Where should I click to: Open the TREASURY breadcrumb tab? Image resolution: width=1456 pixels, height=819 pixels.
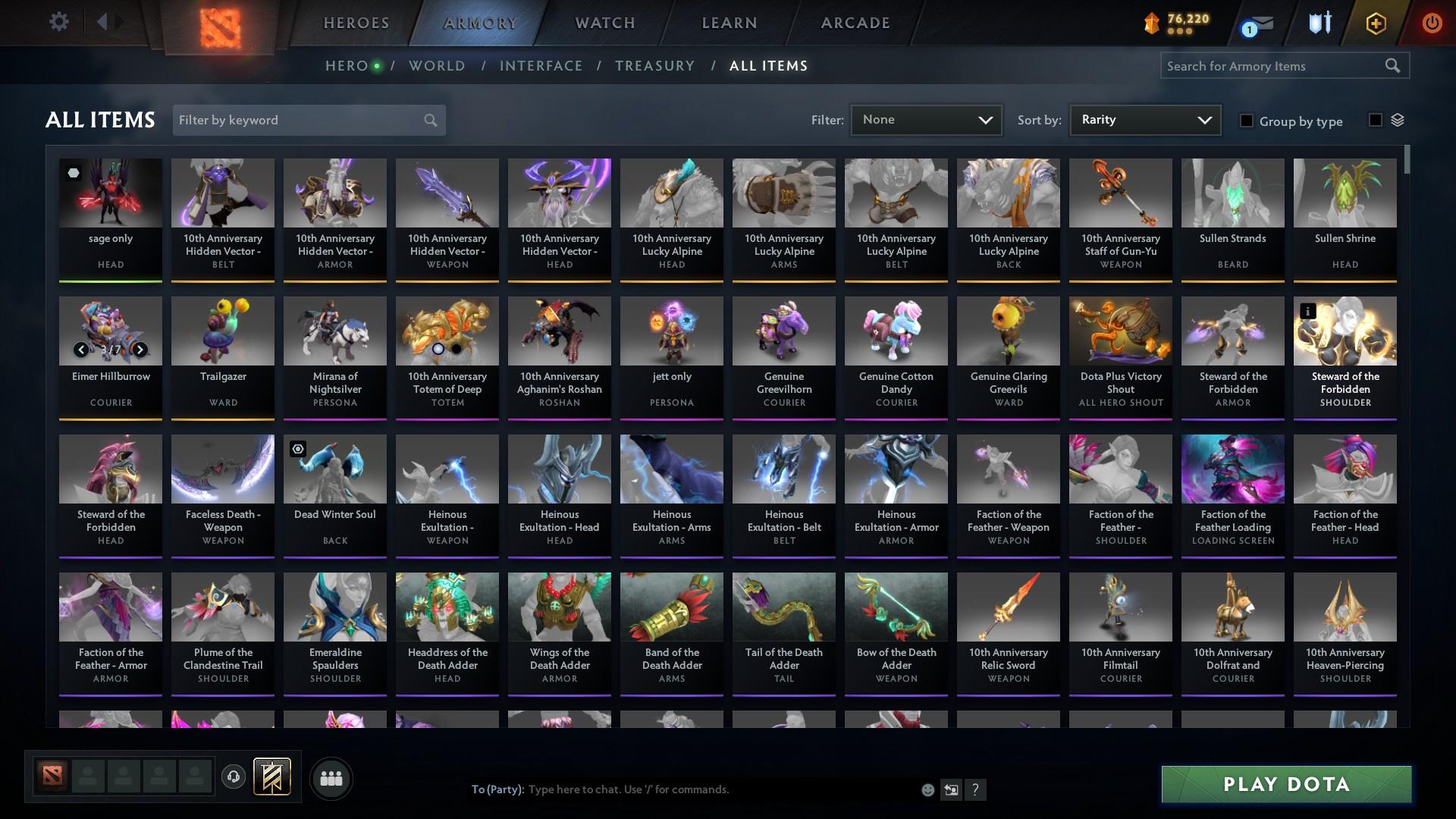point(654,66)
